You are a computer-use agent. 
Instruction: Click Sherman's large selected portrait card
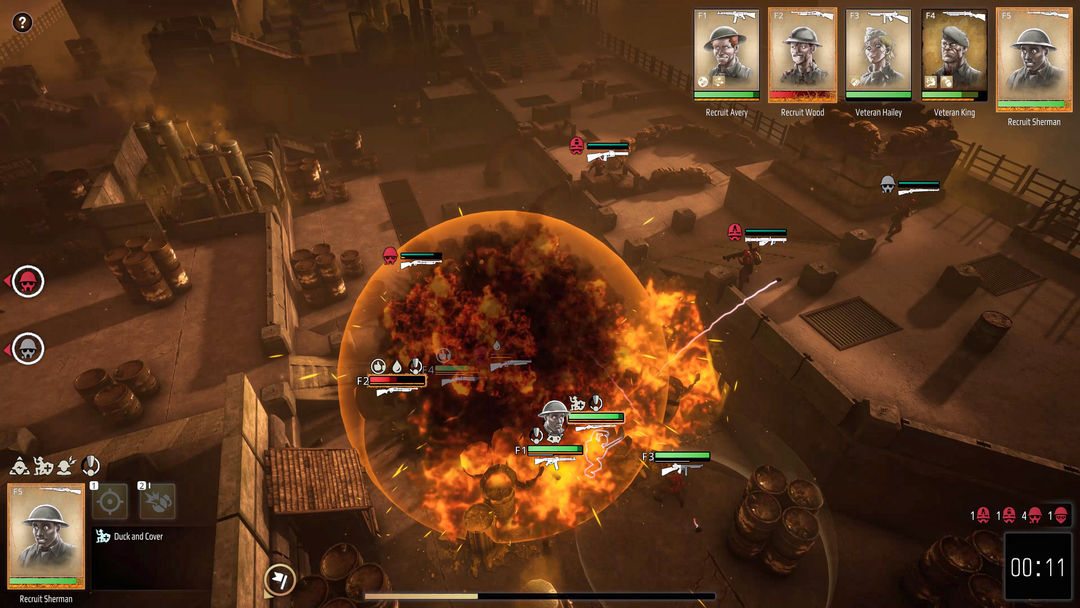46,537
